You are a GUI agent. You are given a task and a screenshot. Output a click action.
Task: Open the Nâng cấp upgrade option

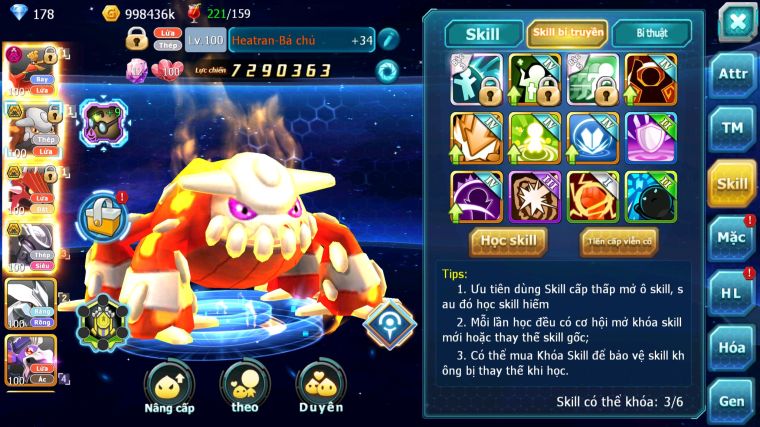pos(169,387)
